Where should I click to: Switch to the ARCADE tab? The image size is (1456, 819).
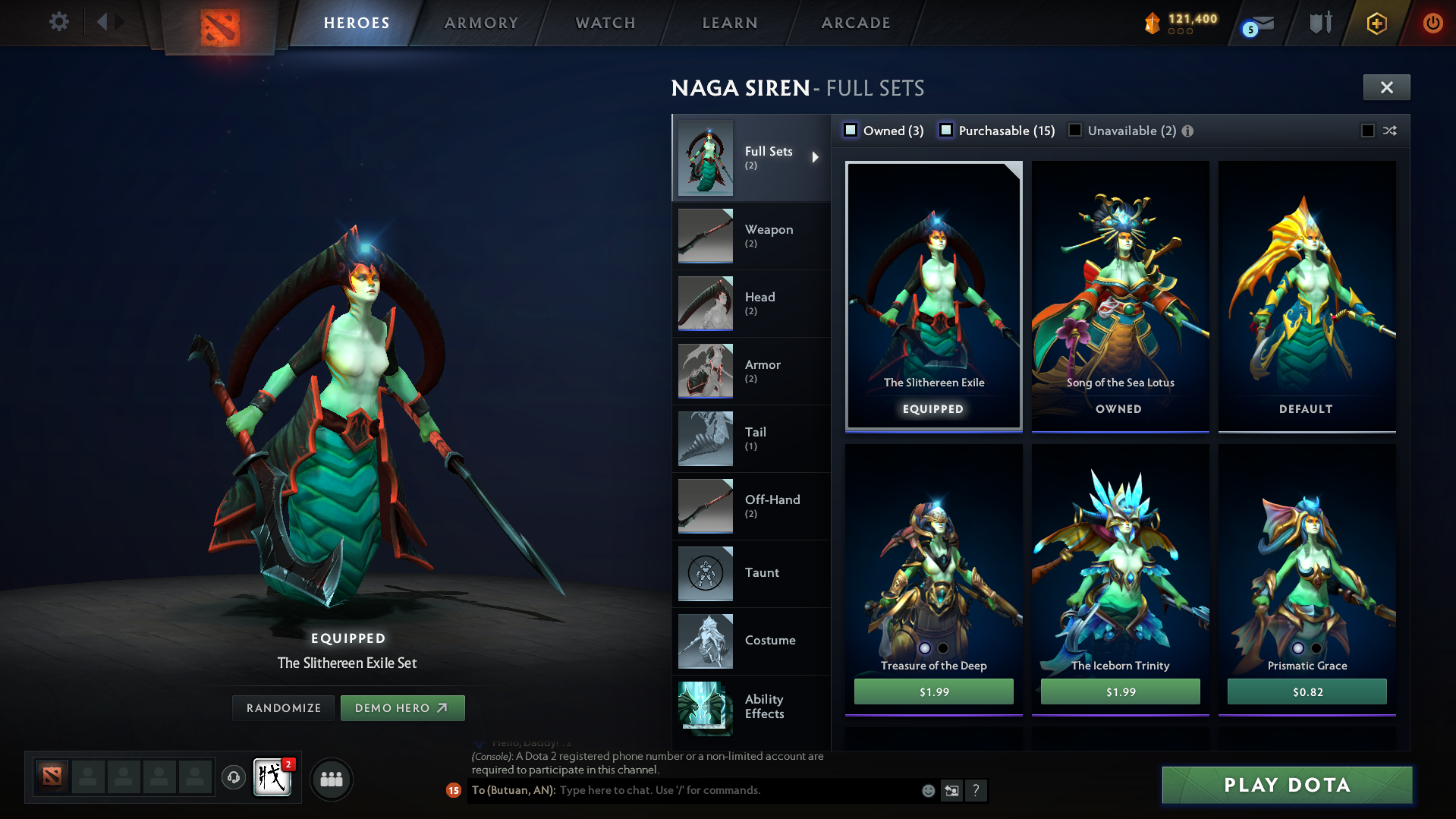click(855, 23)
